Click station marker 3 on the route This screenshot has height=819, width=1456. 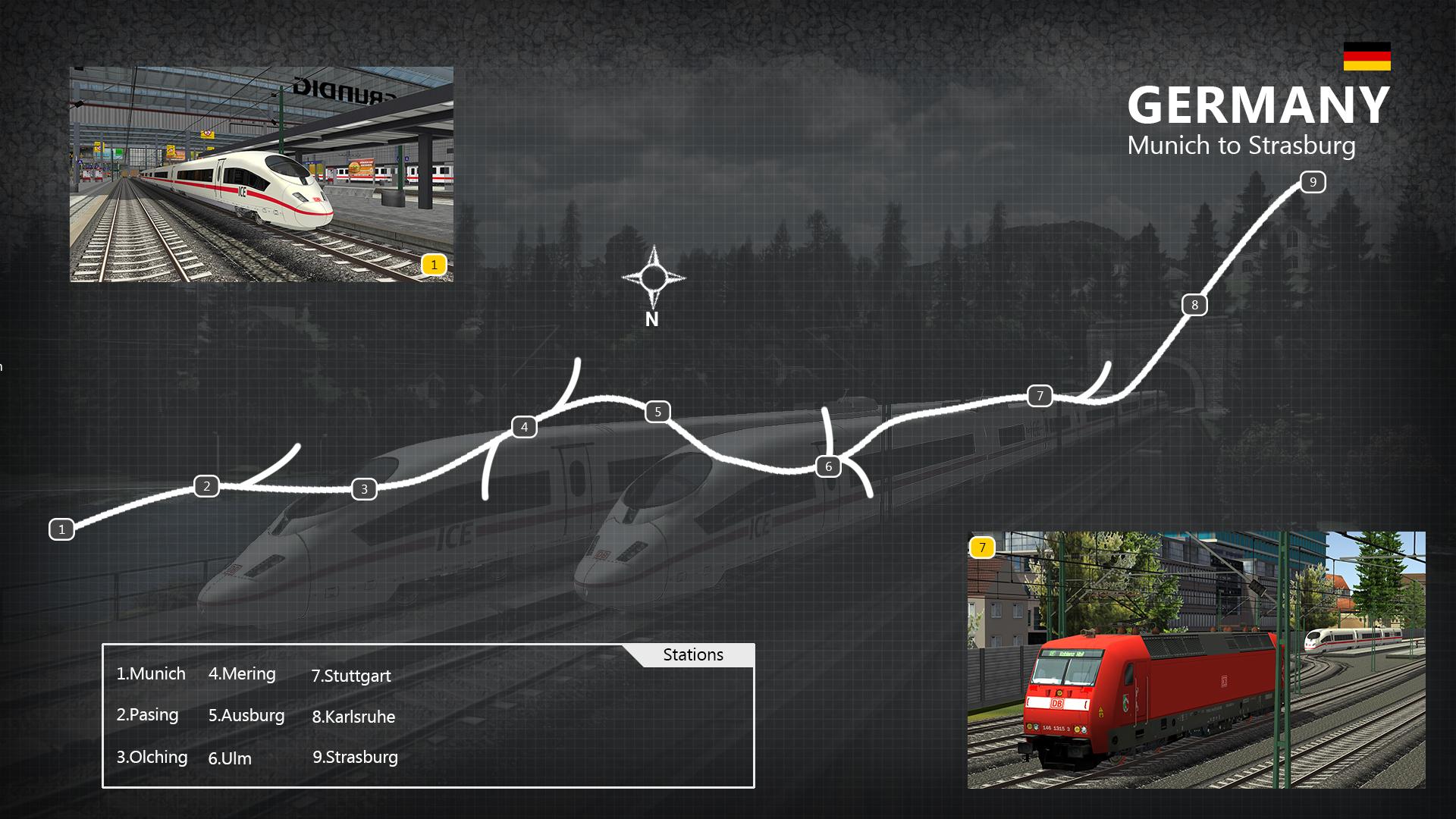[x=364, y=489]
